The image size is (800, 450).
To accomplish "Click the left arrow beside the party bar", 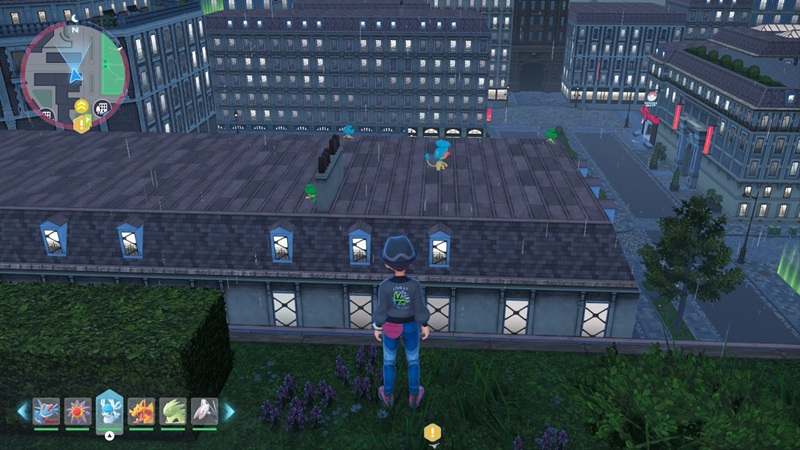I will [22, 410].
